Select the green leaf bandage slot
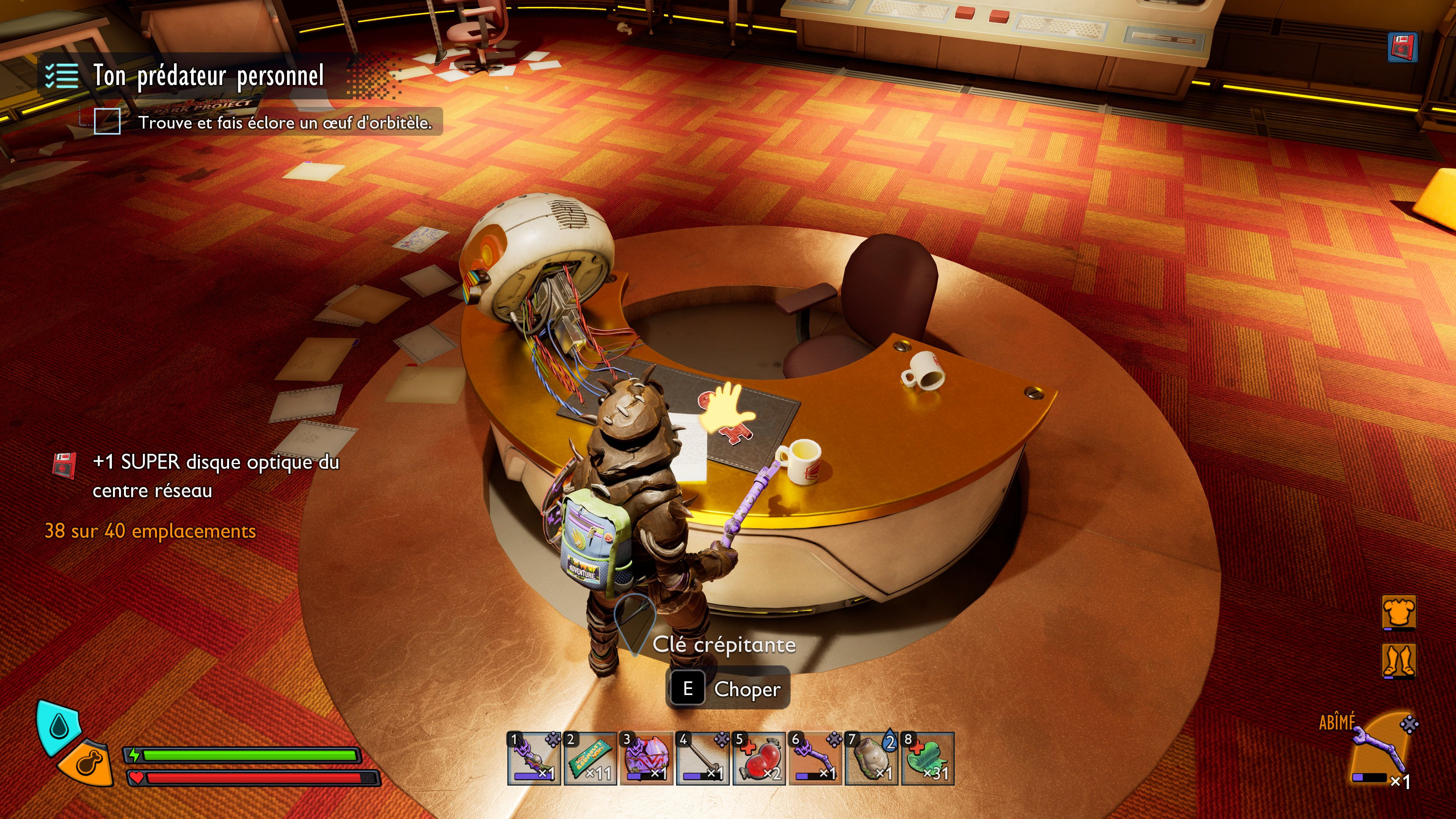The width and height of the screenshot is (1456, 819). 927,758
